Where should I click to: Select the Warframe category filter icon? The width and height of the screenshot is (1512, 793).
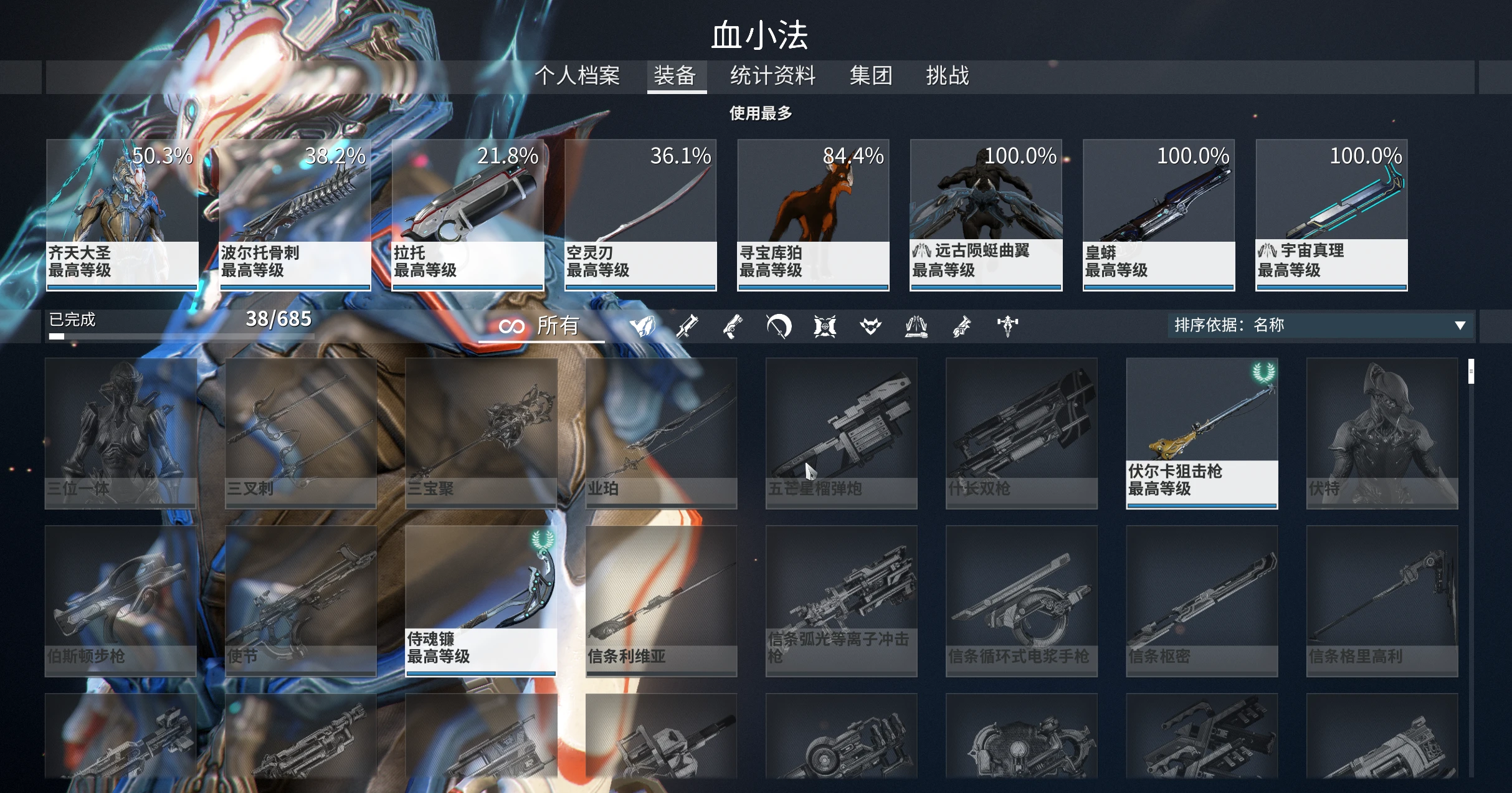point(643,326)
